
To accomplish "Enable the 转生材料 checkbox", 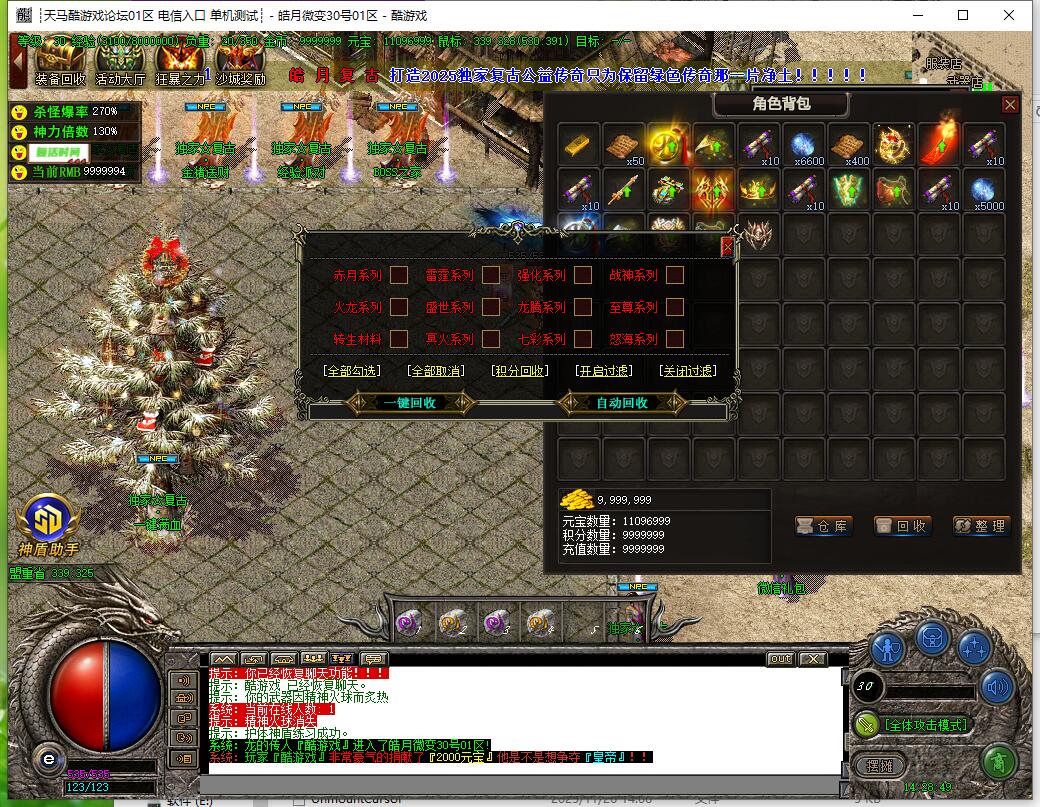I will coord(399,339).
